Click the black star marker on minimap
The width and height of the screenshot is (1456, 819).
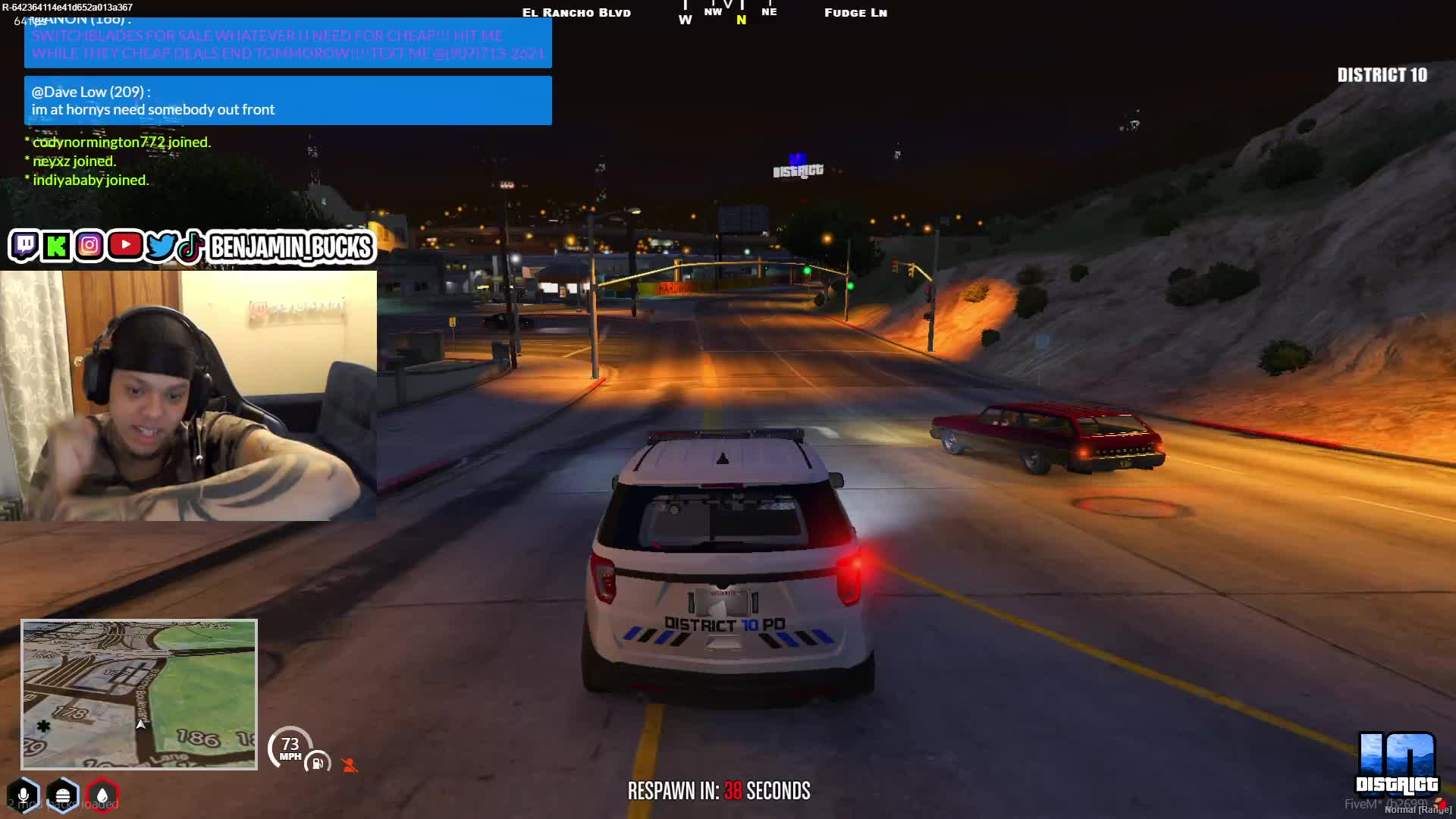[44, 726]
